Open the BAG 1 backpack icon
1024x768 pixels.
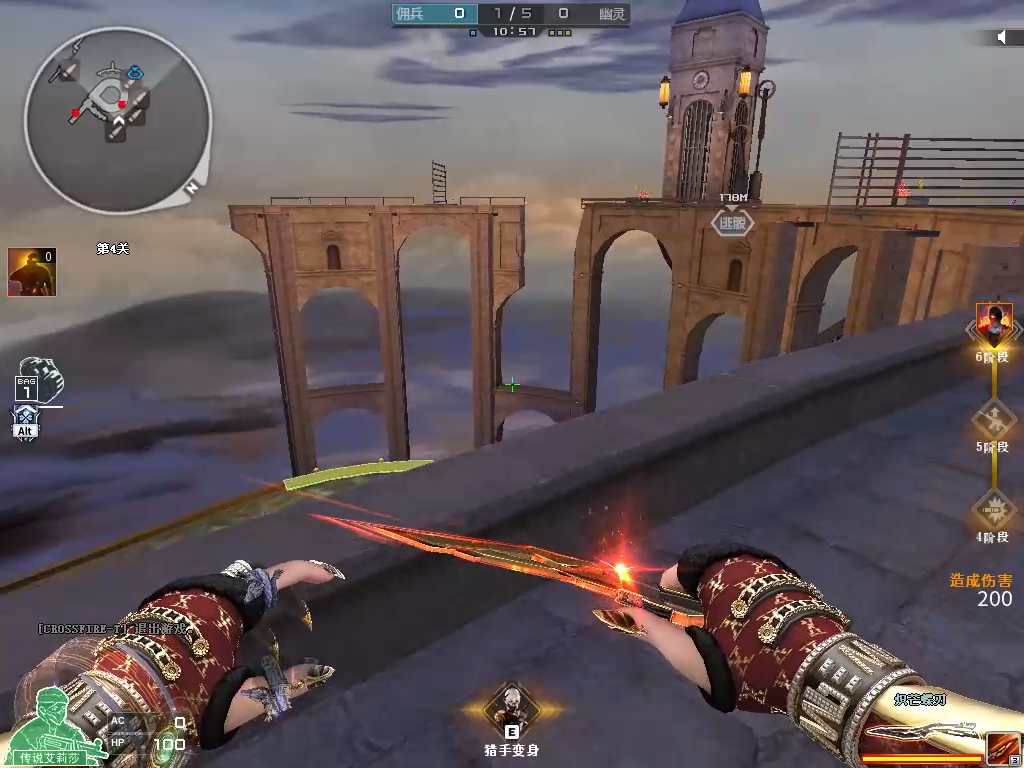[x=40, y=376]
